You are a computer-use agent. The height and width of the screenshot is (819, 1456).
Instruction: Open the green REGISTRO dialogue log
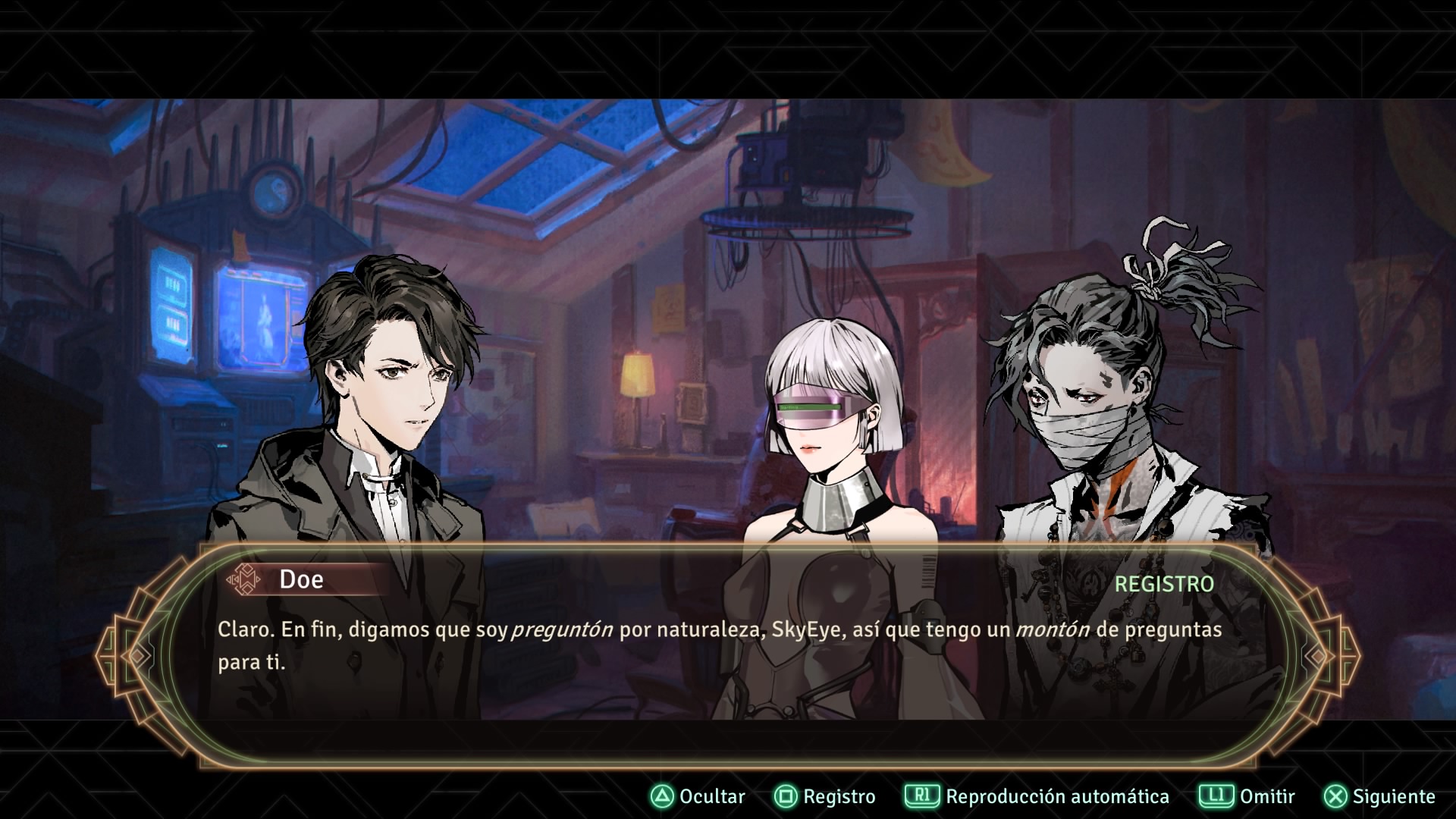(x=1164, y=584)
